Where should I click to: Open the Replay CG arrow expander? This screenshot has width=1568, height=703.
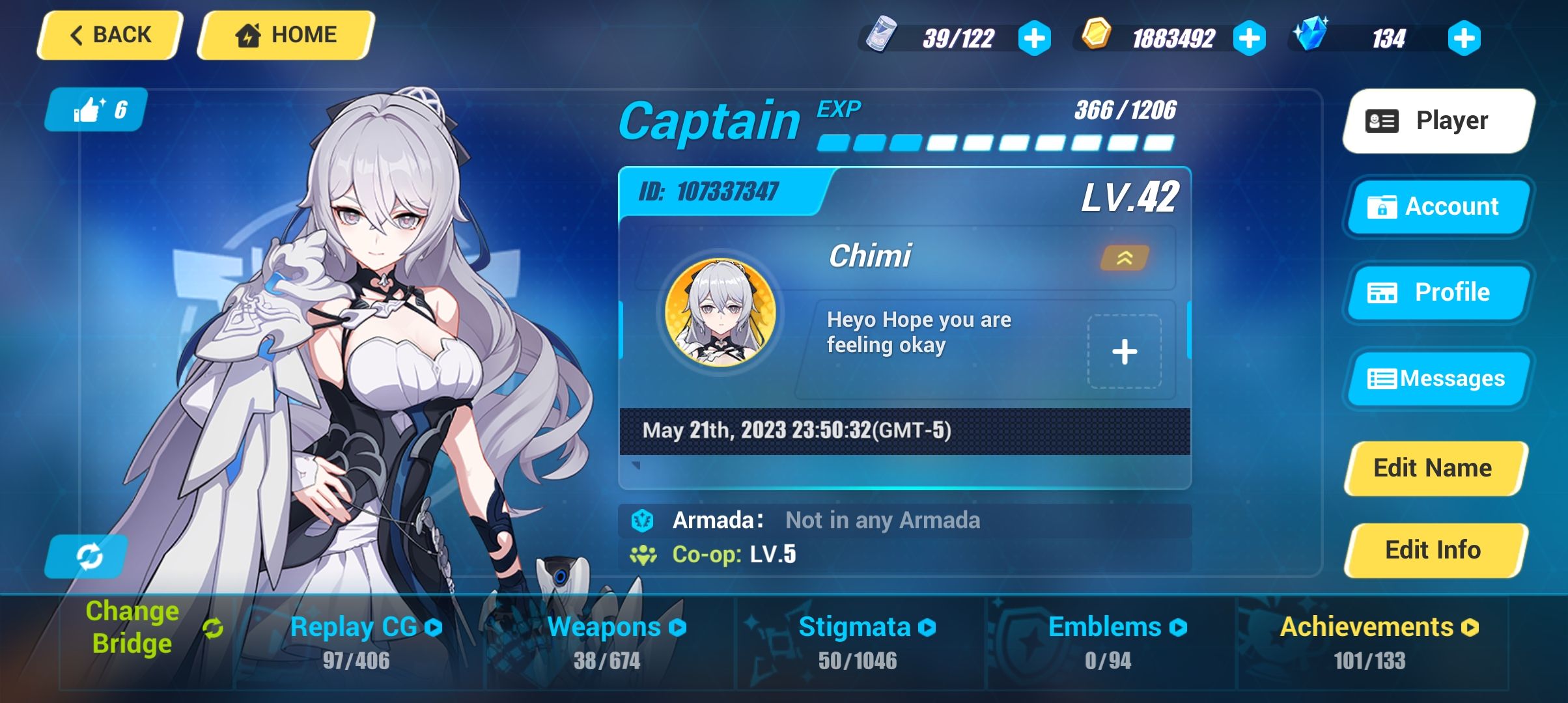tap(433, 627)
